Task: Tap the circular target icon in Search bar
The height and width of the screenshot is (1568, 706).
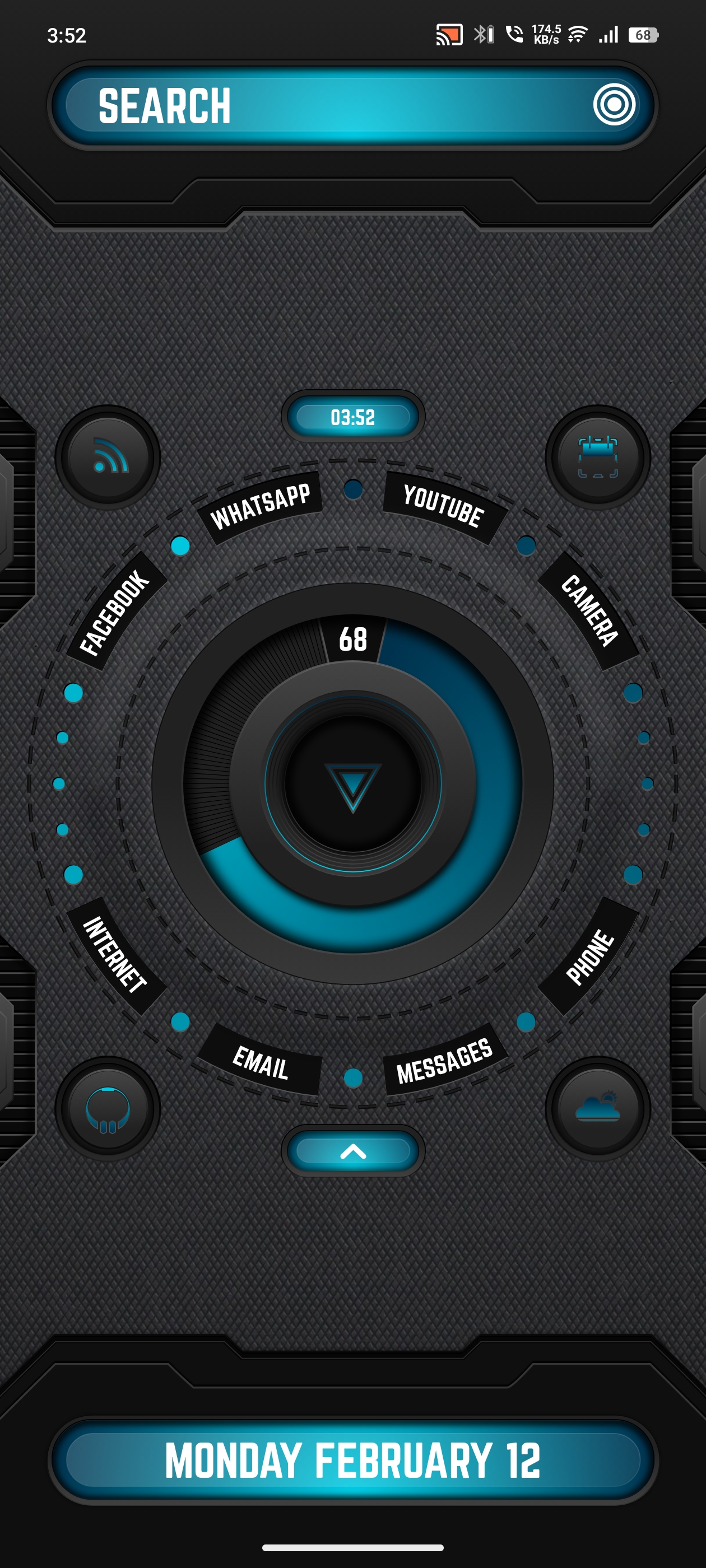Action: pyautogui.click(x=614, y=105)
